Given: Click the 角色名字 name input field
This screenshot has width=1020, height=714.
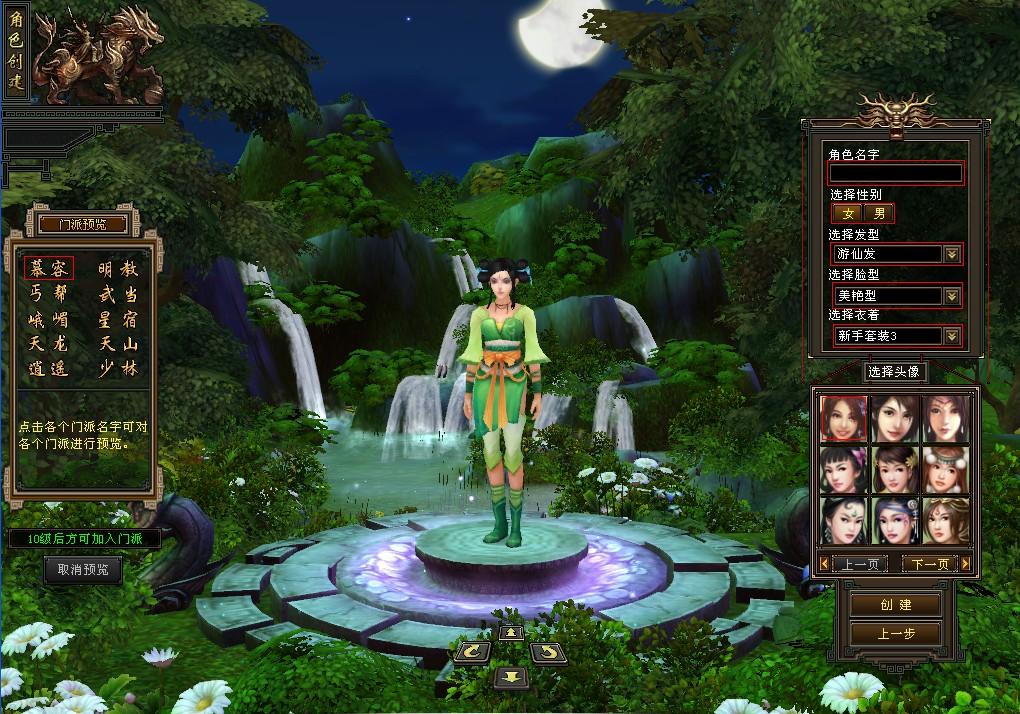Looking at the screenshot, I should (x=895, y=173).
